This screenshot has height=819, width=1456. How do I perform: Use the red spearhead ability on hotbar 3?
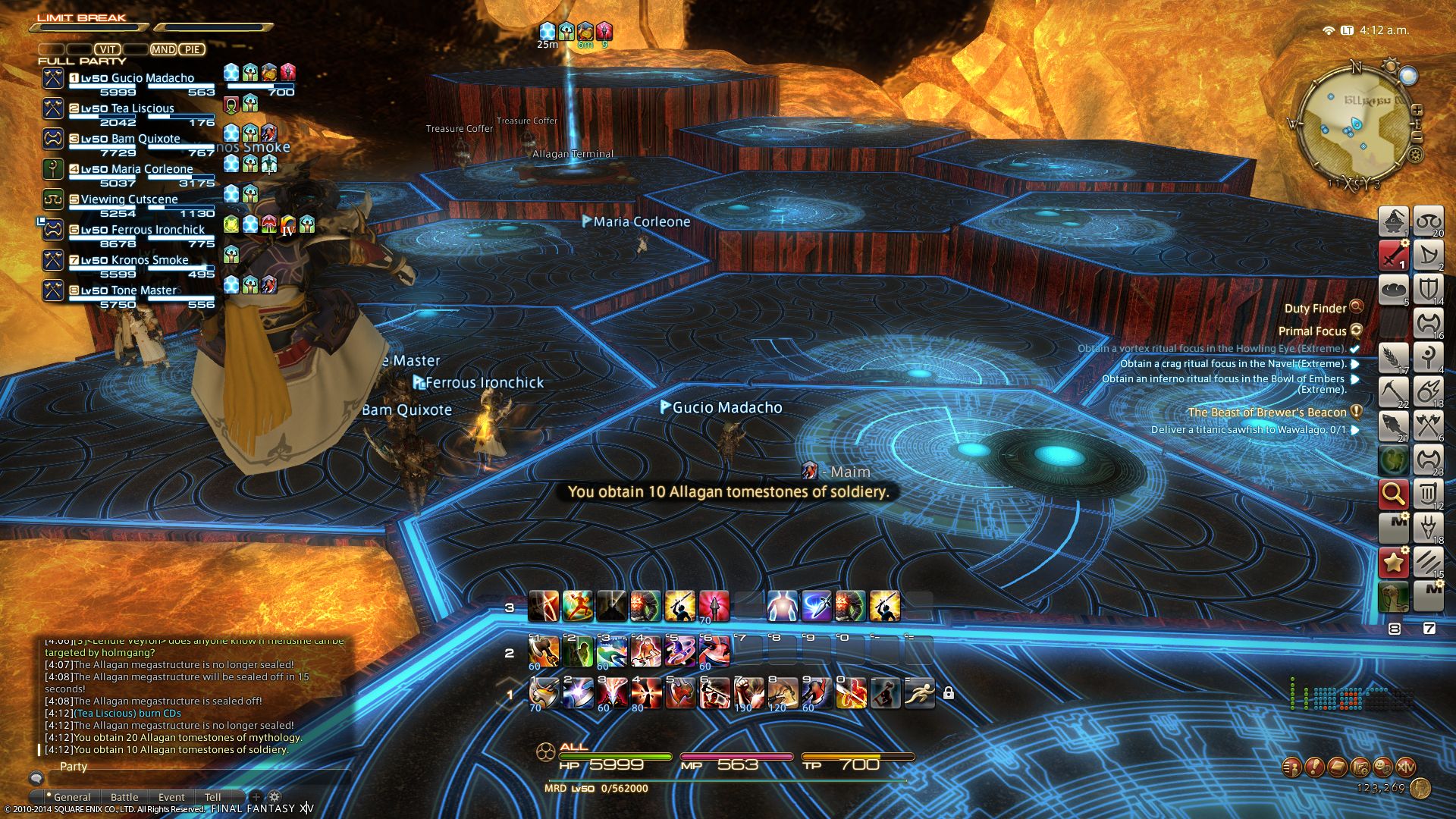[x=714, y=607]
